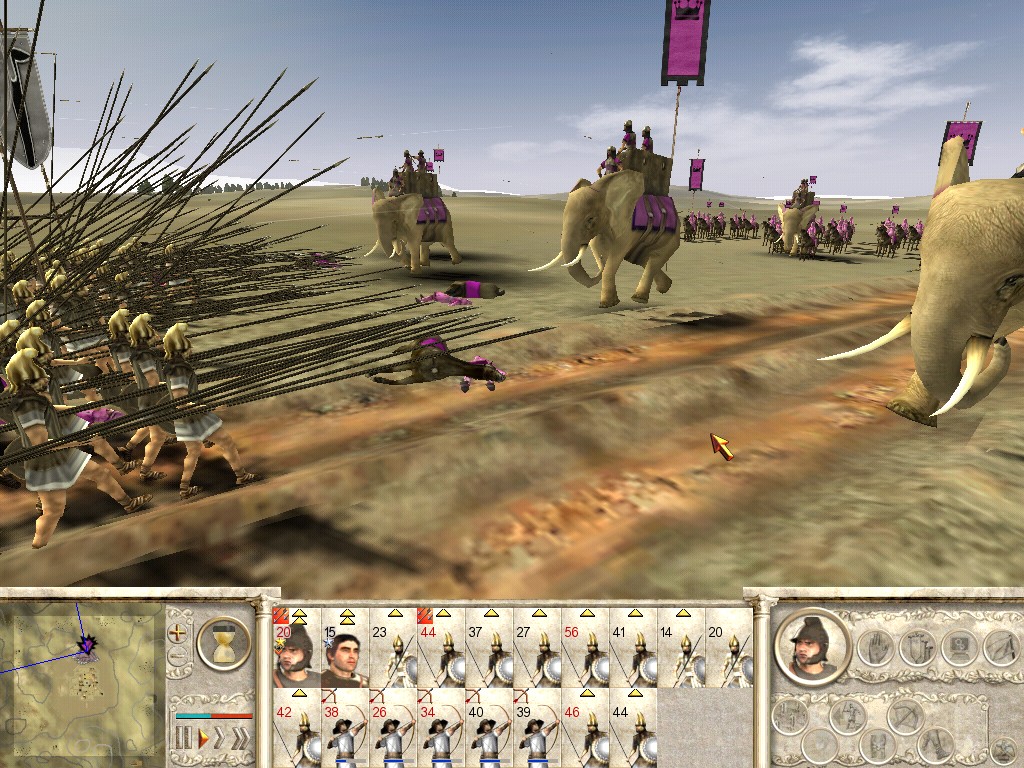
Task: Select the archer unit card with 38 men
Action: tap(344, 730)
